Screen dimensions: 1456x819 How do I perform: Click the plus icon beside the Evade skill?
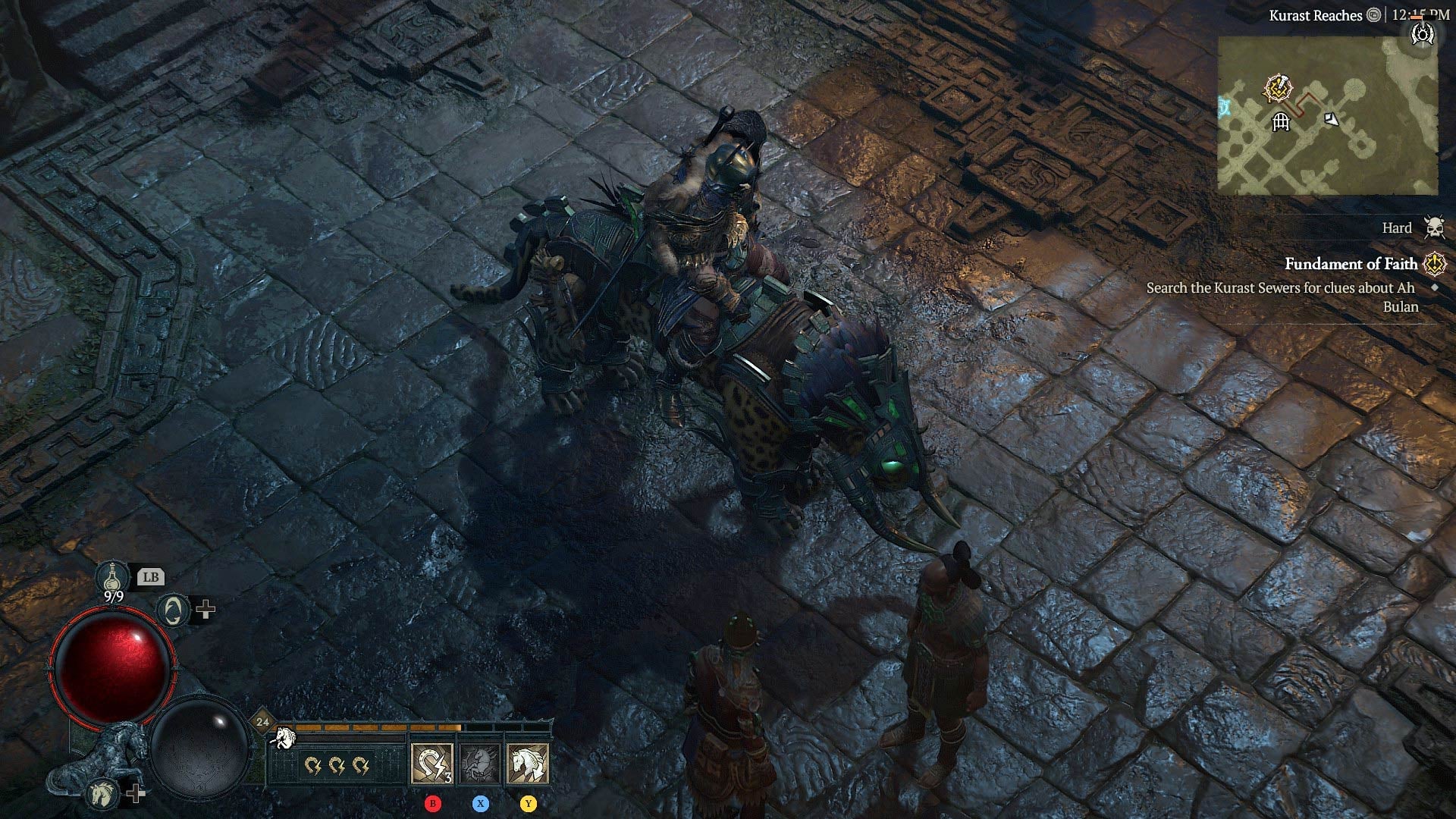click(x=205, y=609)
